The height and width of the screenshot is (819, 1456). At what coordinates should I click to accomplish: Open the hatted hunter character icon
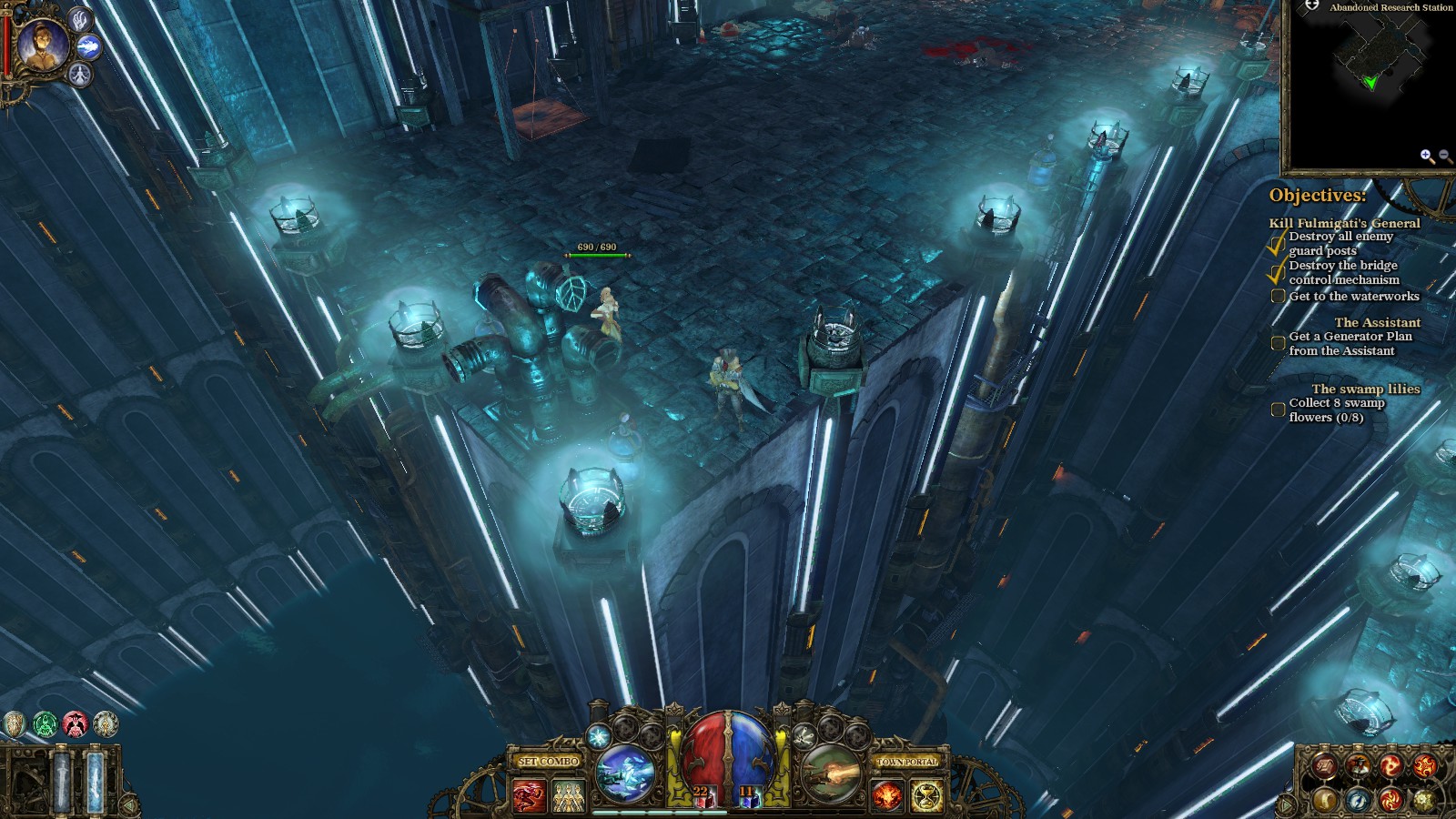pos(1358,766)
